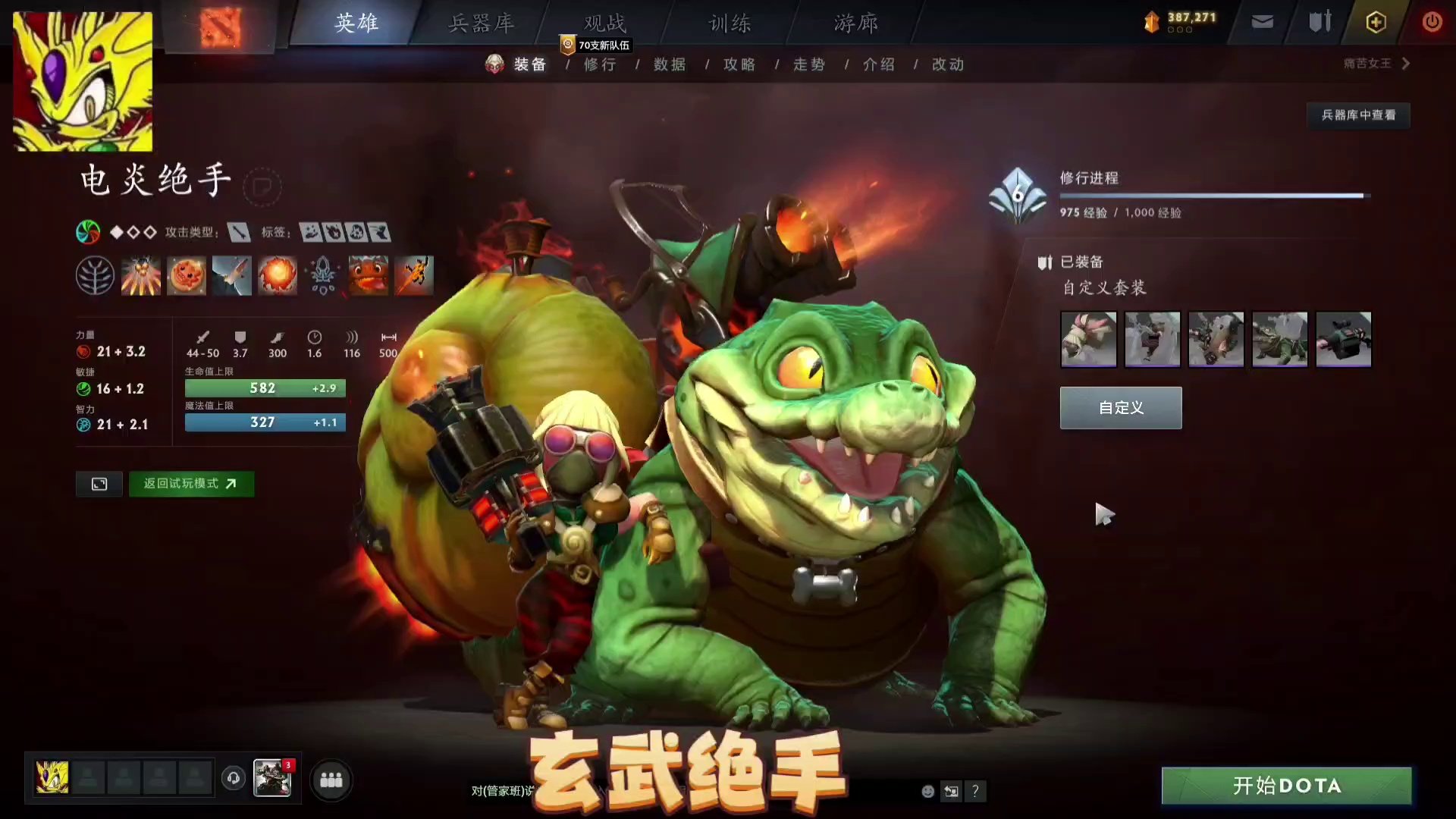
Task: Click the red power logout icon
Action: (x=1432, y=22)
